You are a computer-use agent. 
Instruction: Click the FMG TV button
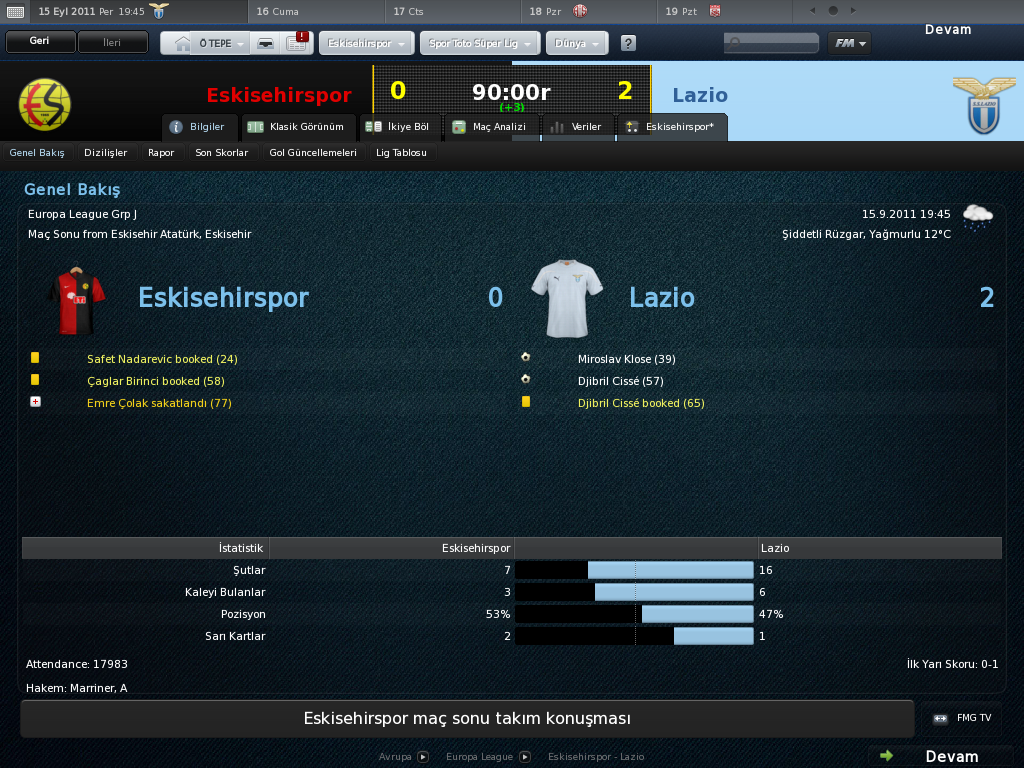tap(962, 718)
